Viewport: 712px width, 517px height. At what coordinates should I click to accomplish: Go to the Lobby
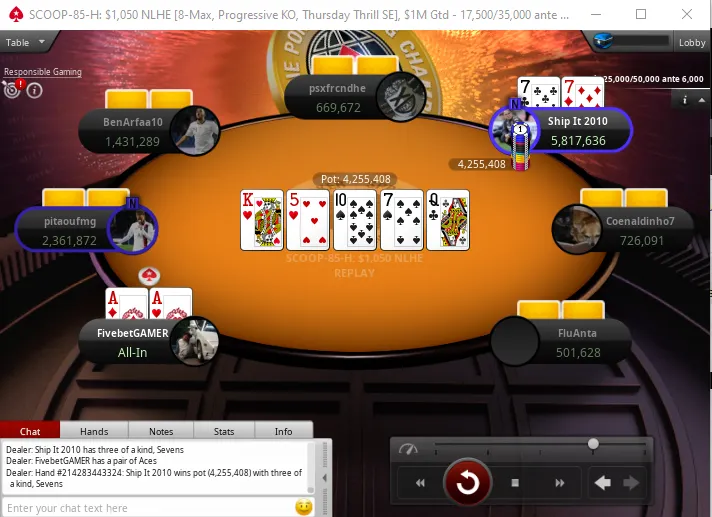692,42
